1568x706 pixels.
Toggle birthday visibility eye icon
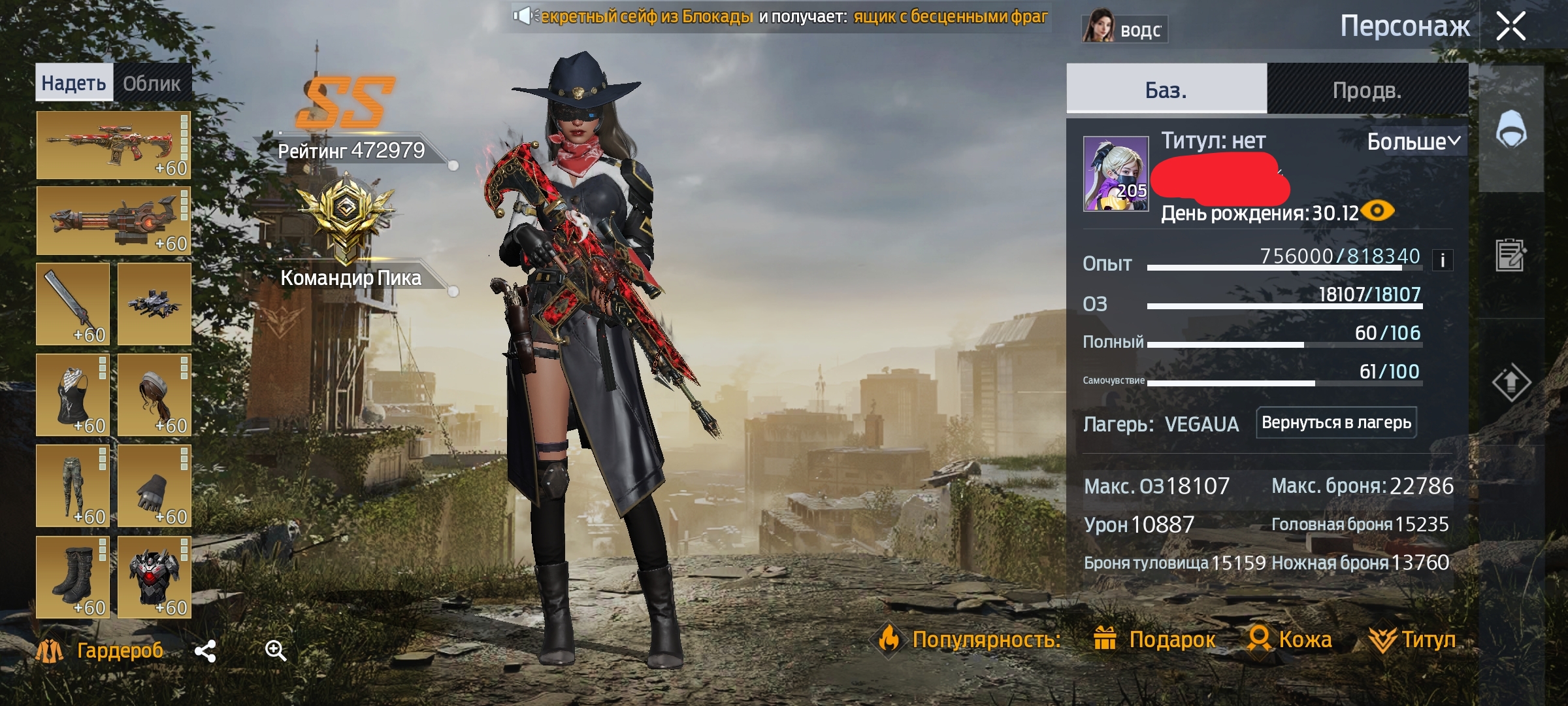tap(1377, 211)
